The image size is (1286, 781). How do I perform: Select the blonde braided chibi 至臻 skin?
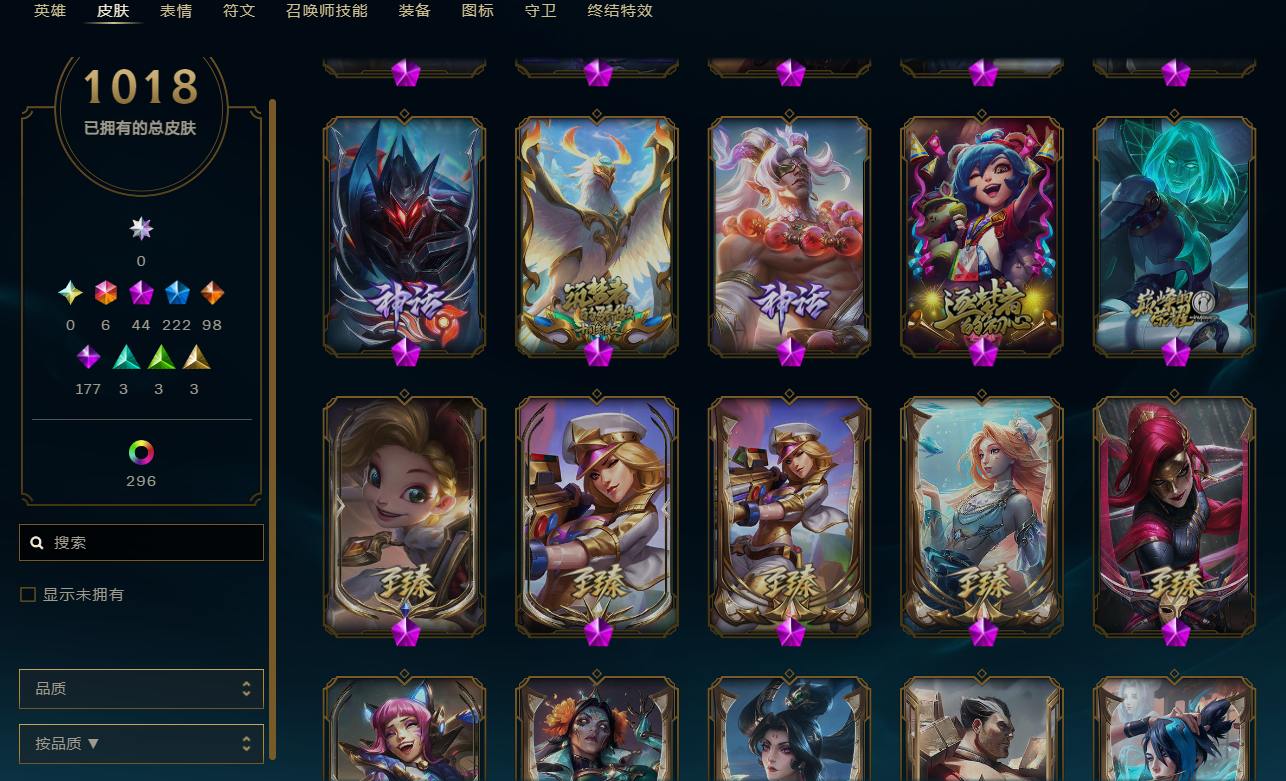[x=404, y=515]
